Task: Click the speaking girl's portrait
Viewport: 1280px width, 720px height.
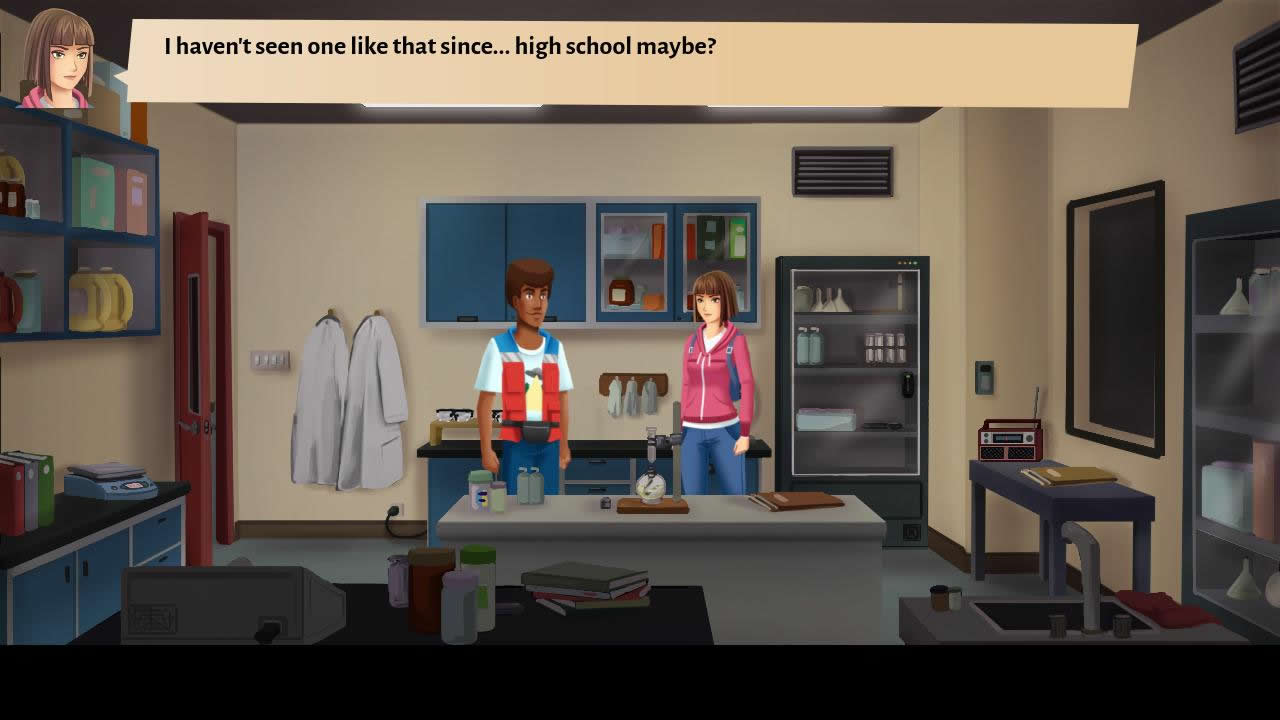Action: coord(59,59)
